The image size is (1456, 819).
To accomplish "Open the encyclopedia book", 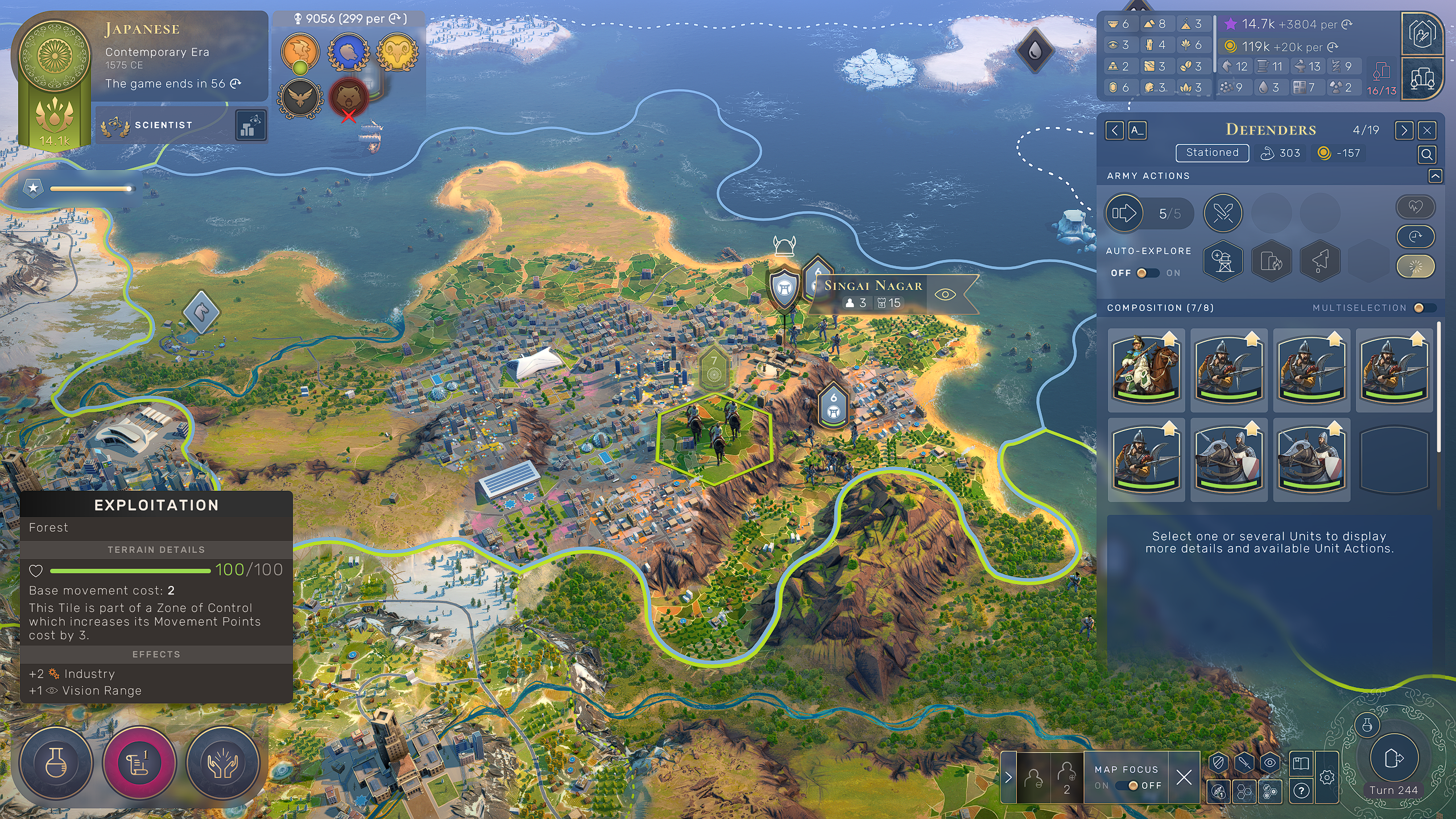I will [1301, 763].
